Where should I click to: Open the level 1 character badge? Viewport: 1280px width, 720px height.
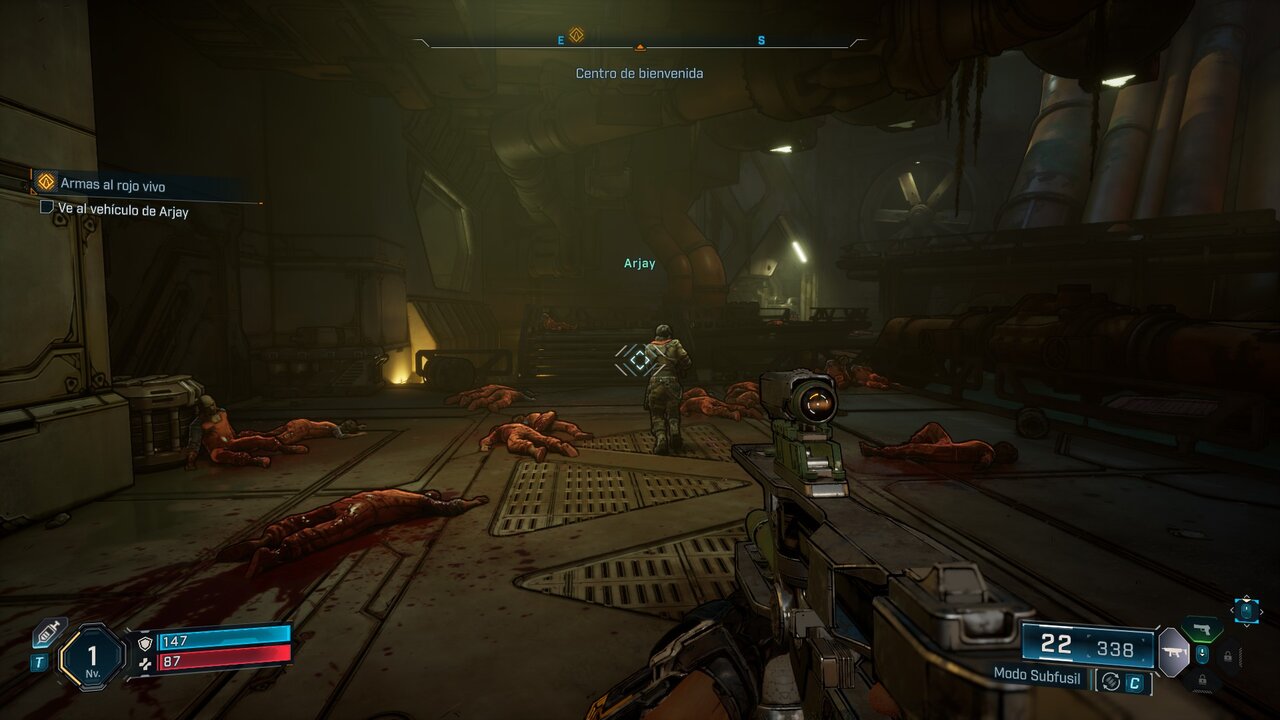coord(92,657)
